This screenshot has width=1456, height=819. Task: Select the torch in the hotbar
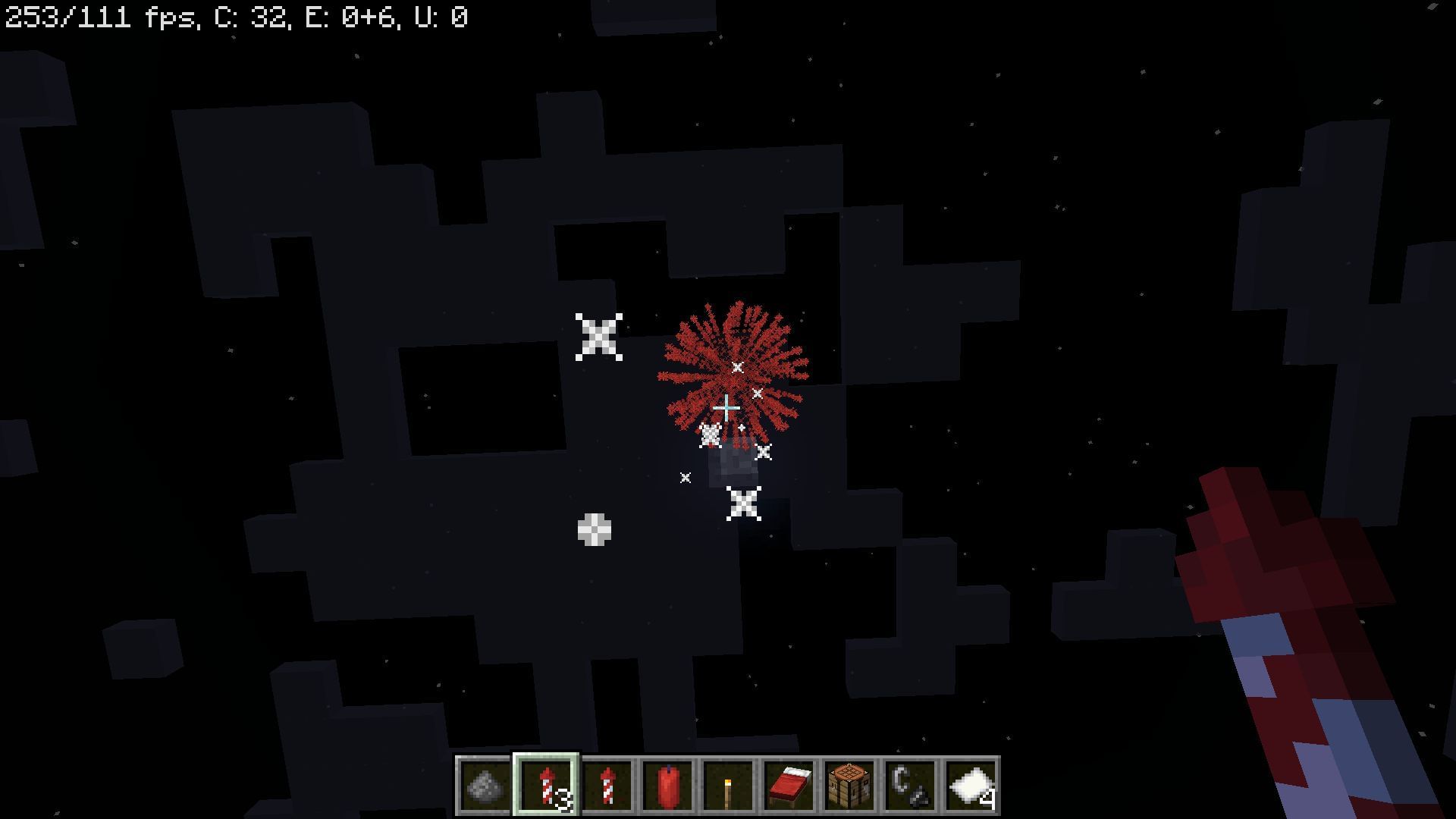[x=729, y=787]
